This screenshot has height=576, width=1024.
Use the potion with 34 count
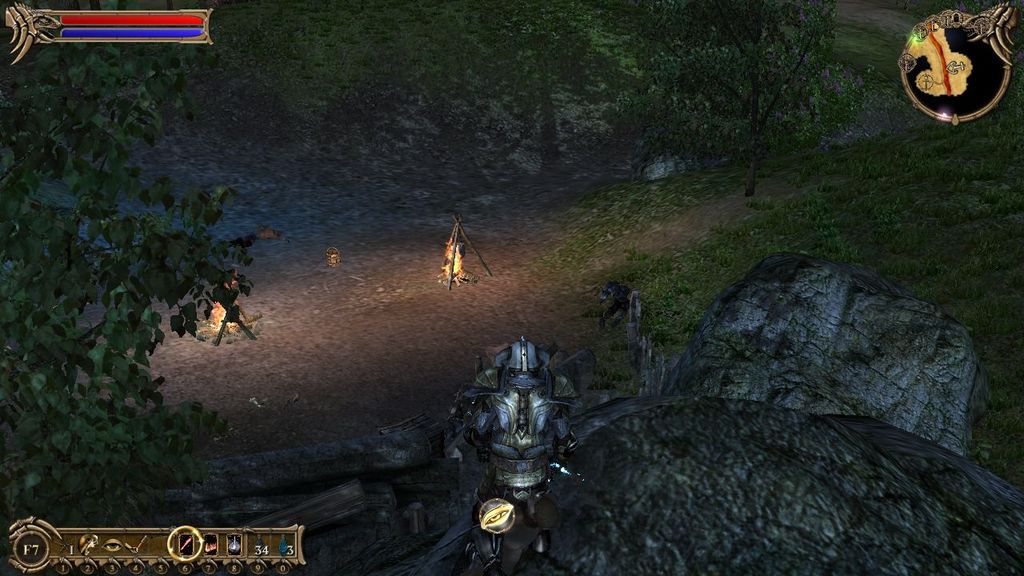click(x=260, y=546)
